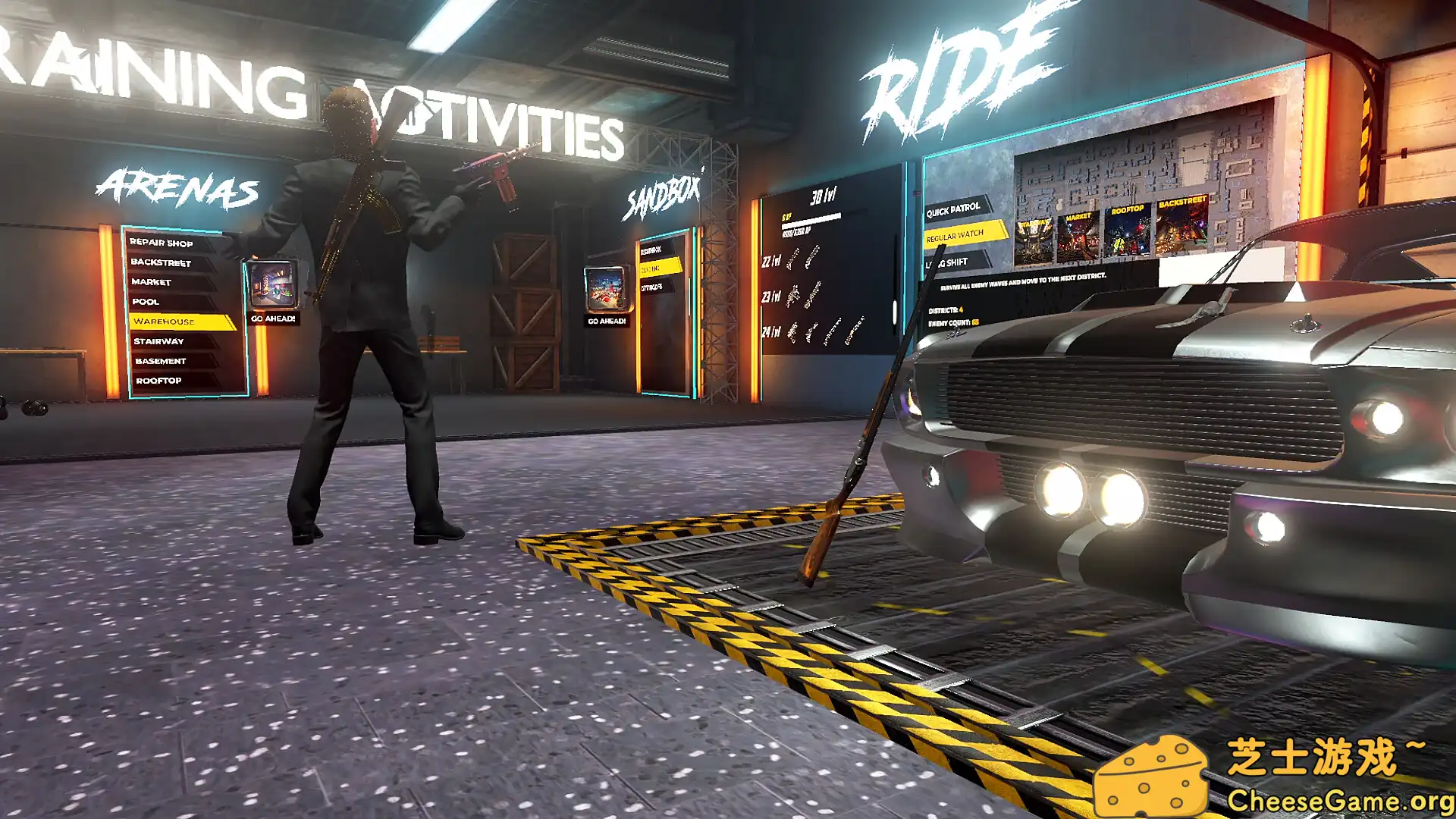Open the Rooftop district thumbnail
Screen dimensions: 1456x819
tap(1126, 232)
